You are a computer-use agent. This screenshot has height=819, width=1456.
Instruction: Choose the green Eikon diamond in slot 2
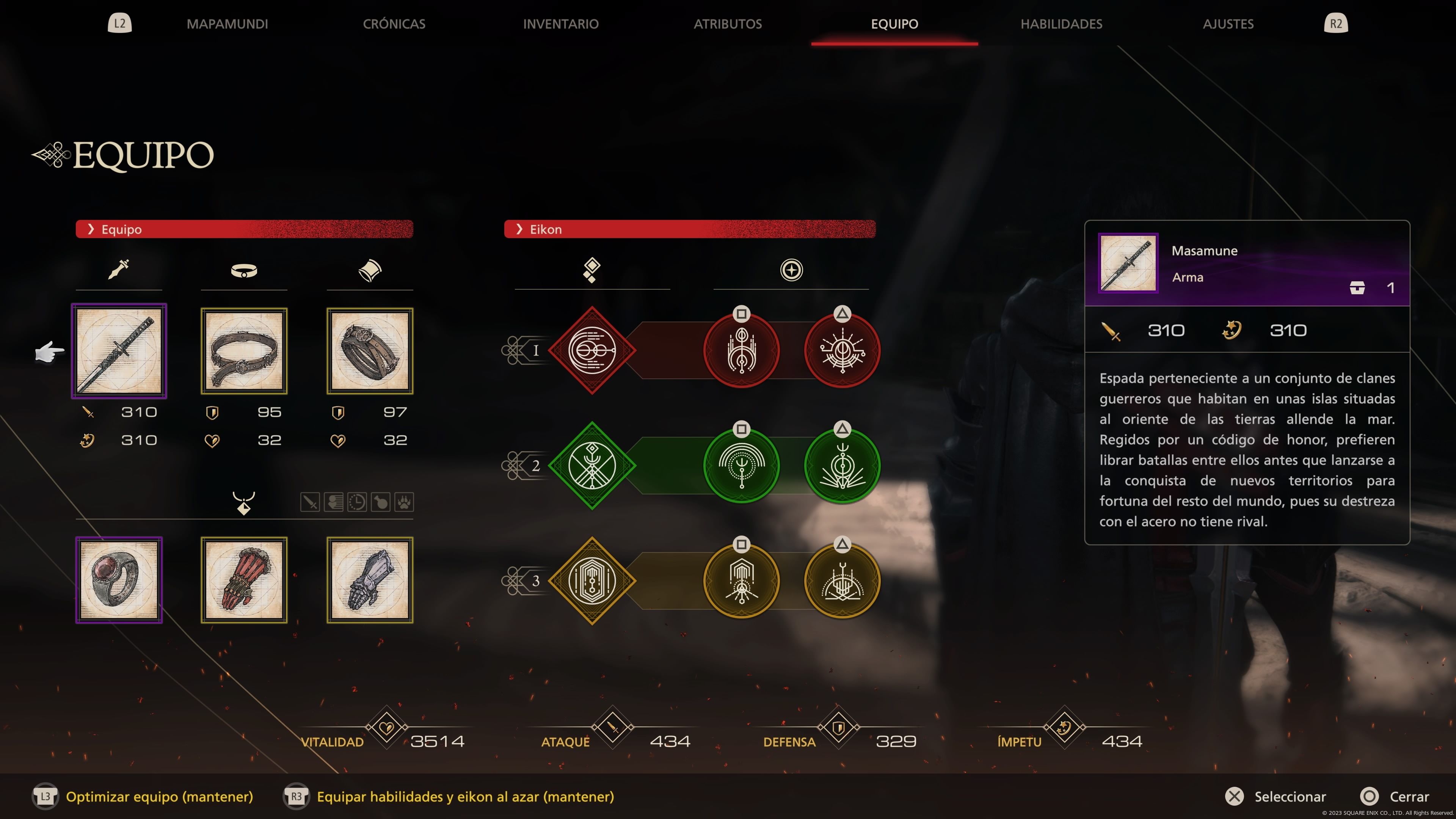[x=592, y=466]
